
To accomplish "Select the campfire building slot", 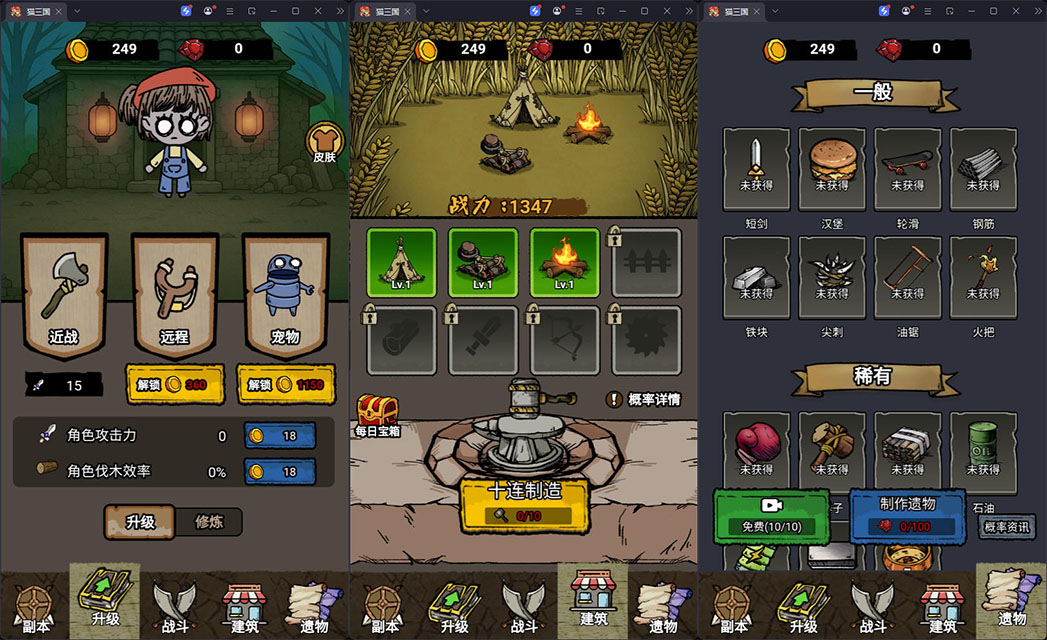I will (x=564, y=262).
